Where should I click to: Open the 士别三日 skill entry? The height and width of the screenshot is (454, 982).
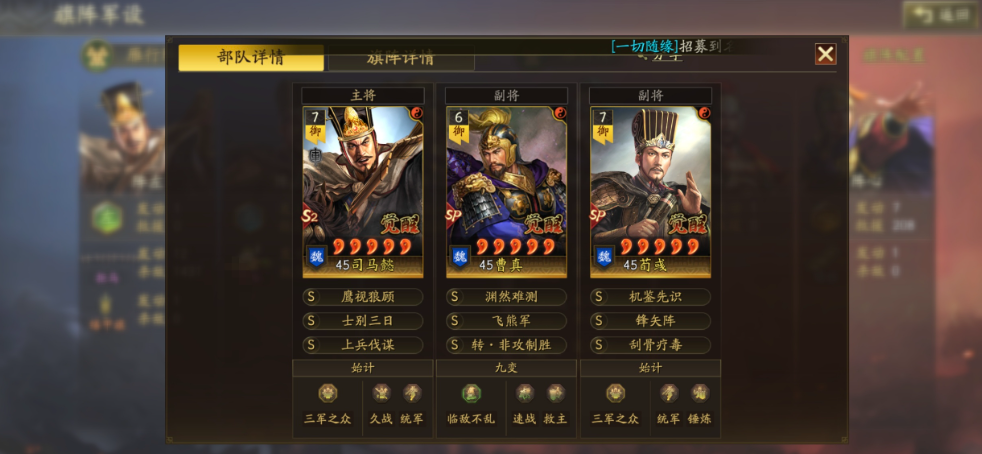click(x=363, y=321)
